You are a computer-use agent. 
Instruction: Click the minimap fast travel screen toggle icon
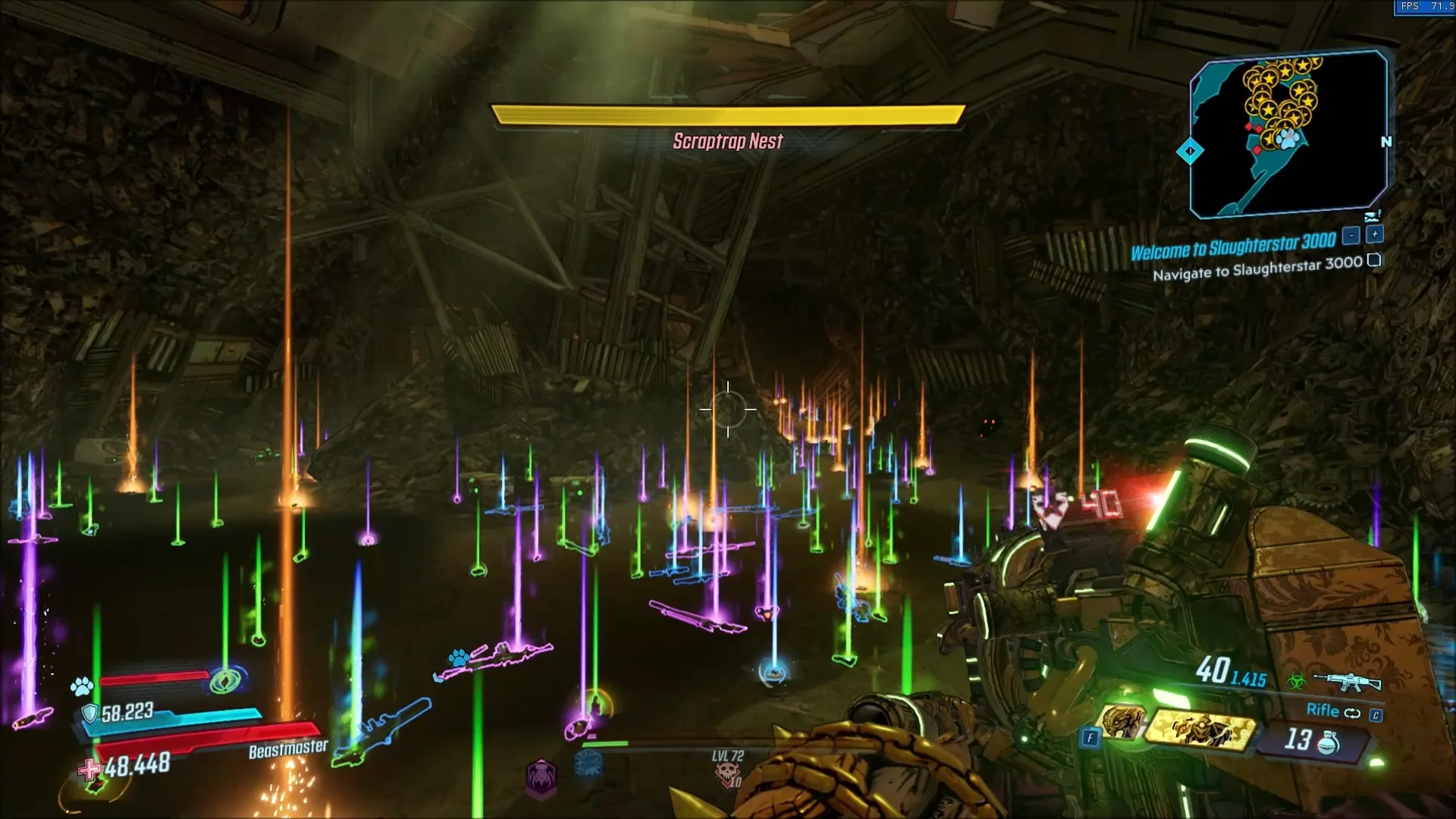point(1373,217)
